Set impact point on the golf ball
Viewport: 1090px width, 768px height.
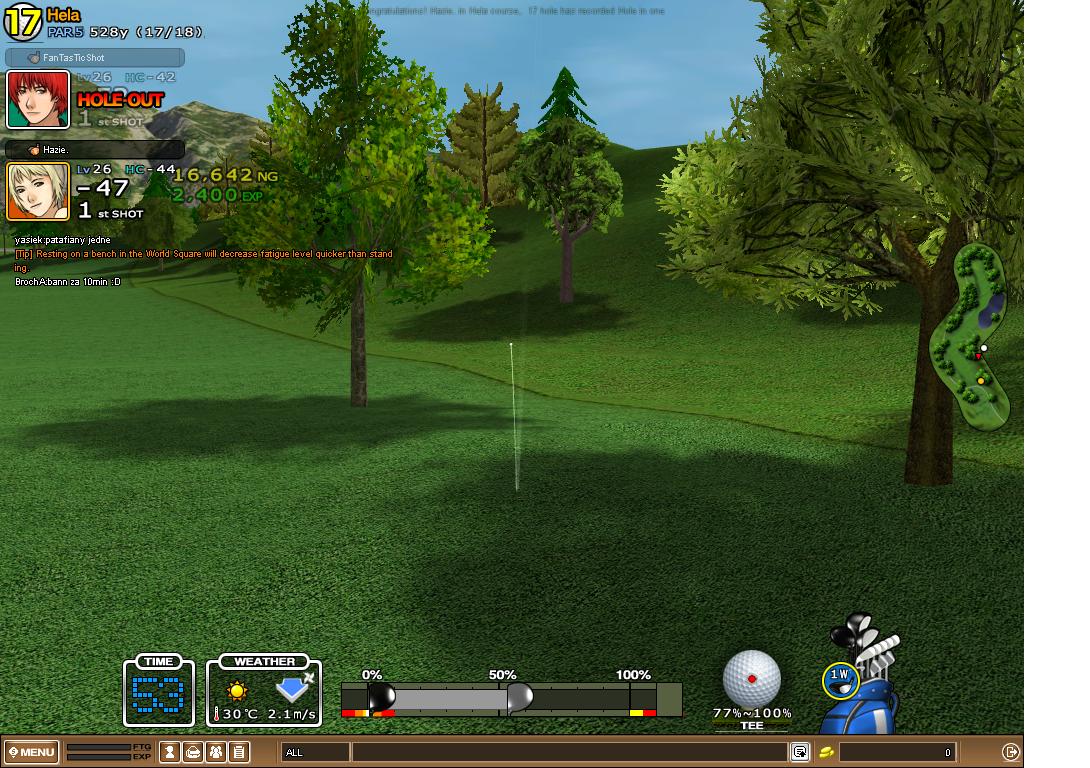pos(751,678)
